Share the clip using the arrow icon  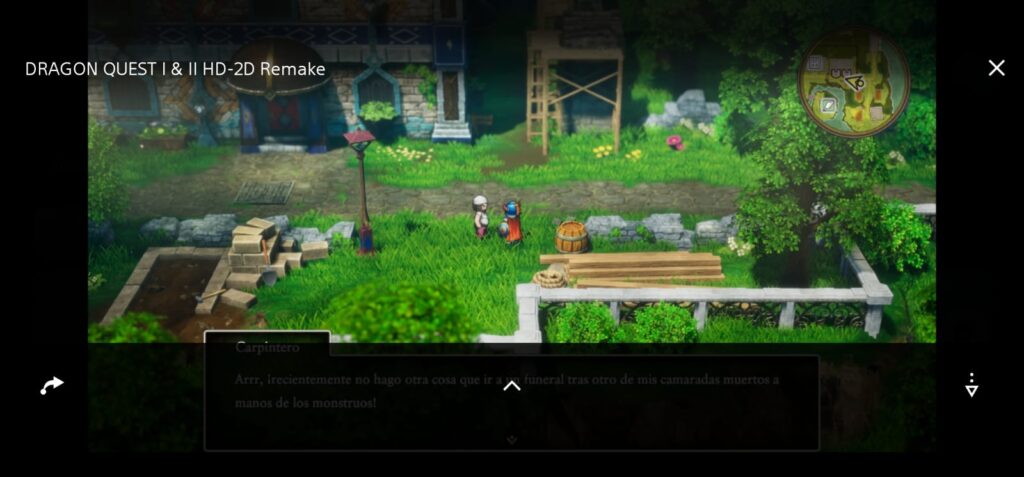click(x=52, y=385)
